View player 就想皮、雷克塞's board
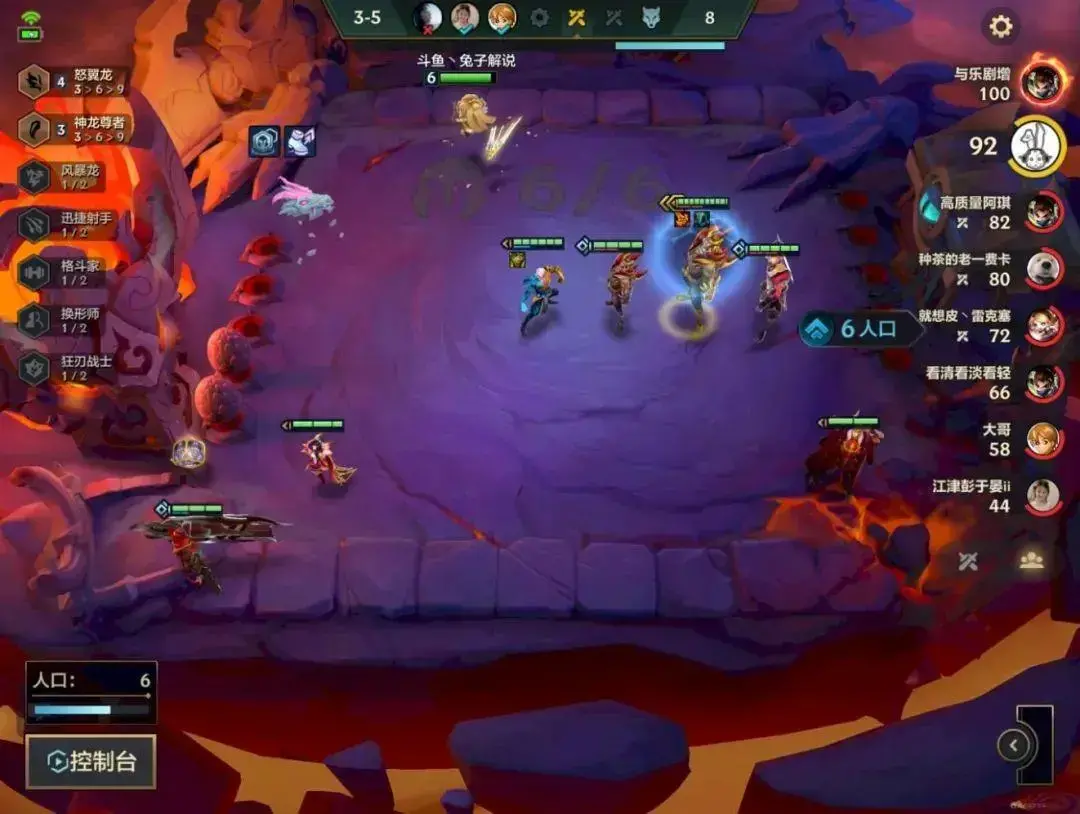This screenshot has width=1080, height=814. click(1043, 324)
